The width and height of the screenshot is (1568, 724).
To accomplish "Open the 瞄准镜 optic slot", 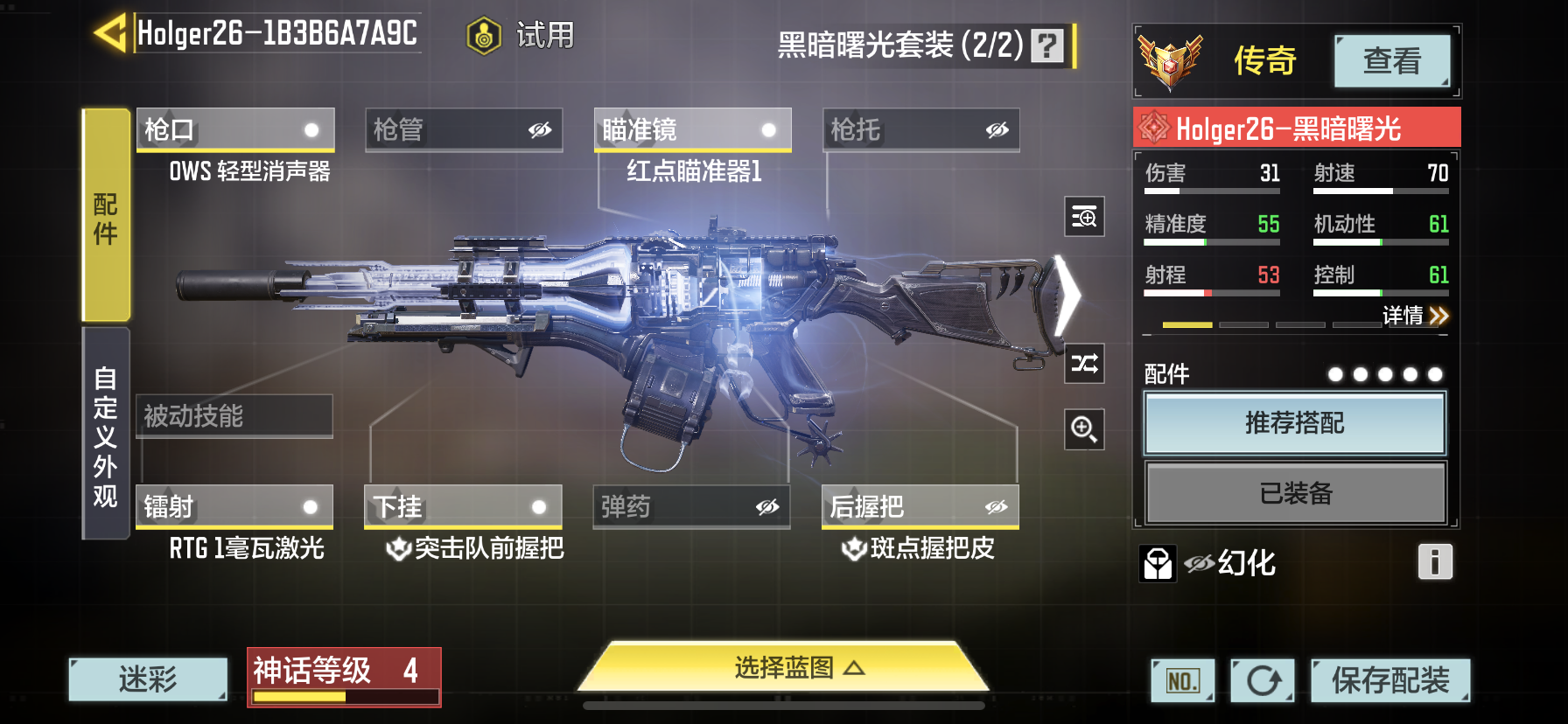I will pos(692,130).
